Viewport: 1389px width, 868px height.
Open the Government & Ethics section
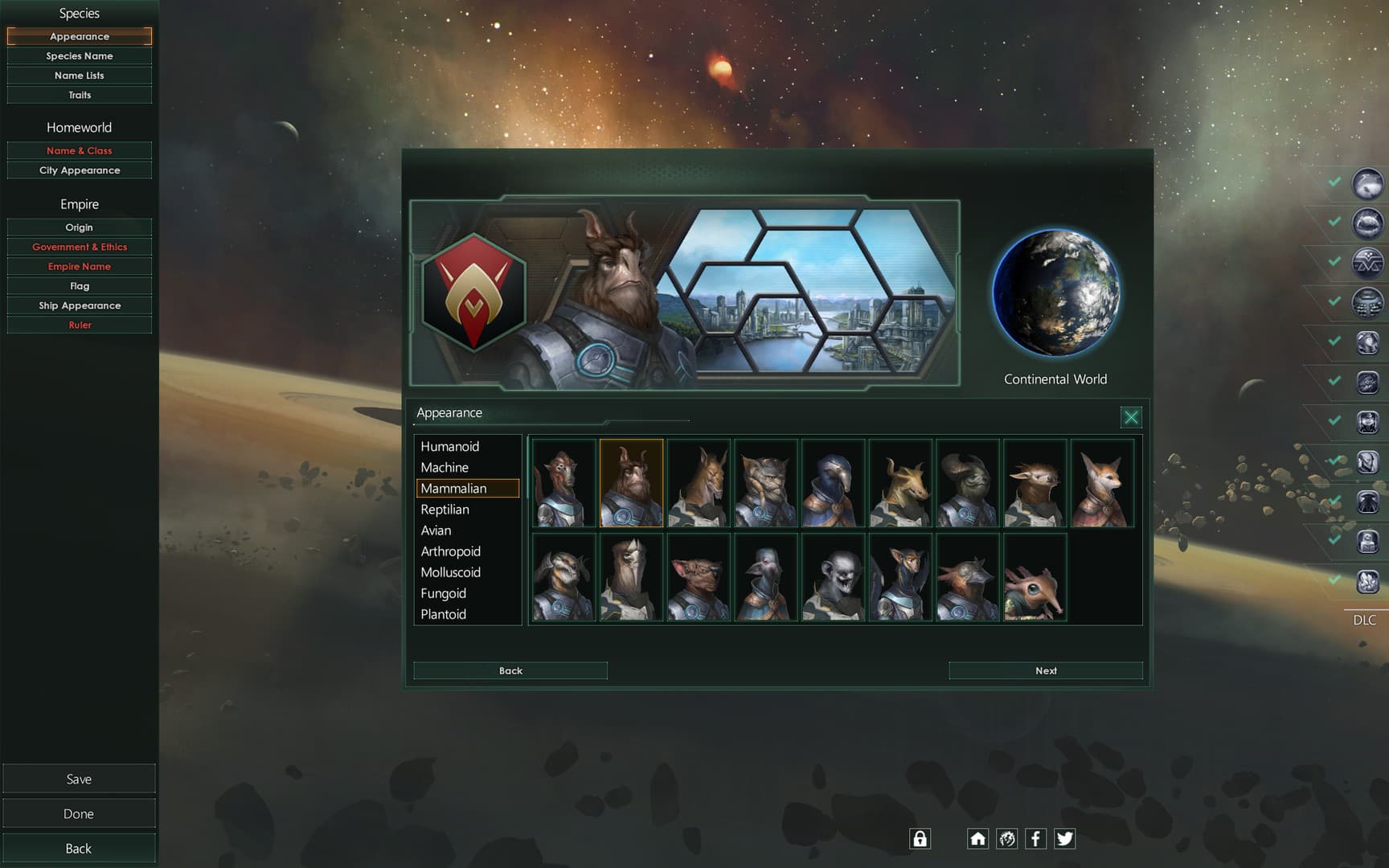point(79,247)
